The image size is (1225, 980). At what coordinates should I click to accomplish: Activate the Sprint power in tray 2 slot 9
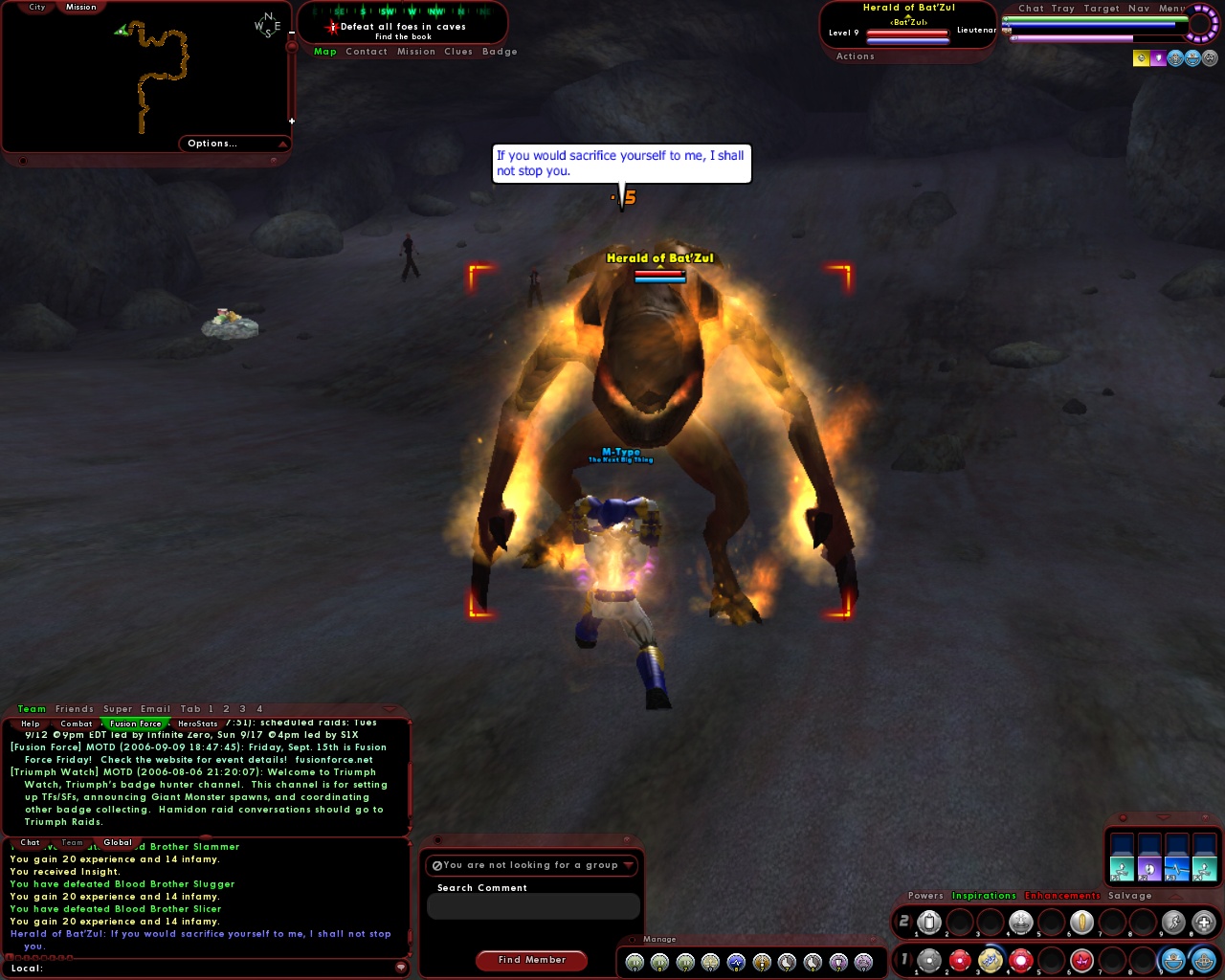click(1174, 922)
